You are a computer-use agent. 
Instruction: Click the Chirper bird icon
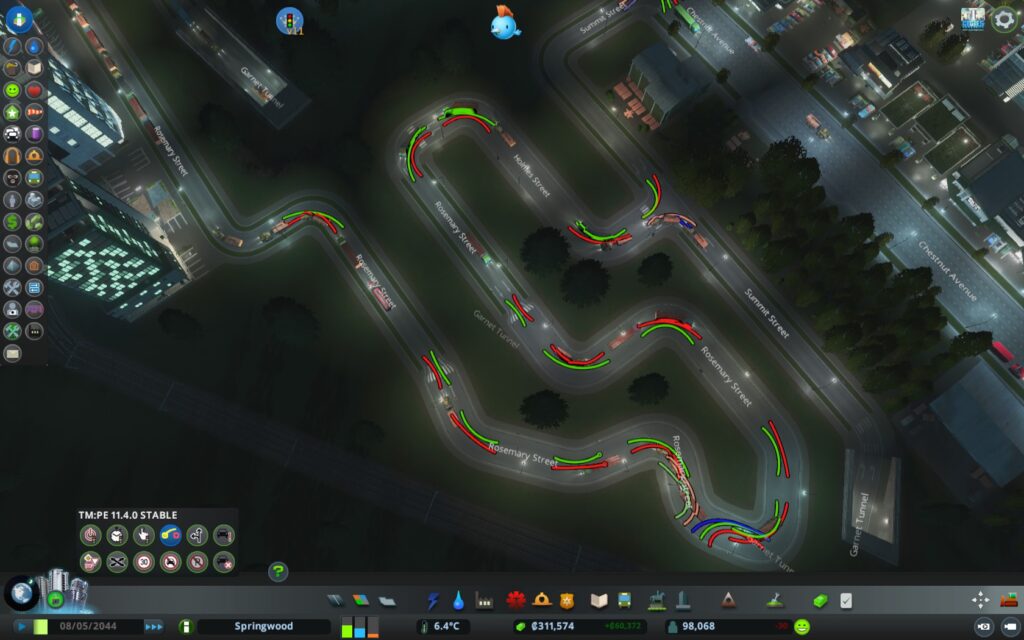point(505,23)
